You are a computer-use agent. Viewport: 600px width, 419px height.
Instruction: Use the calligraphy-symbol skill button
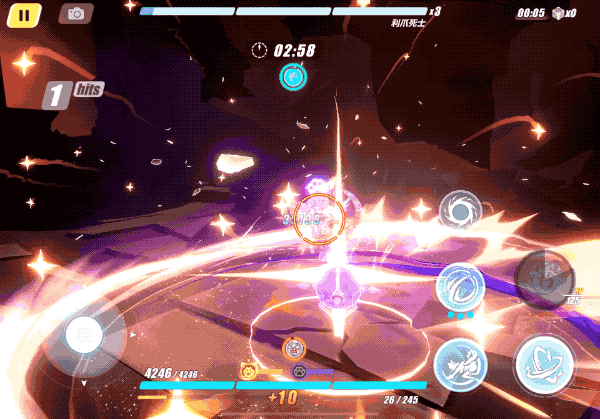click(x=461, y=362)
